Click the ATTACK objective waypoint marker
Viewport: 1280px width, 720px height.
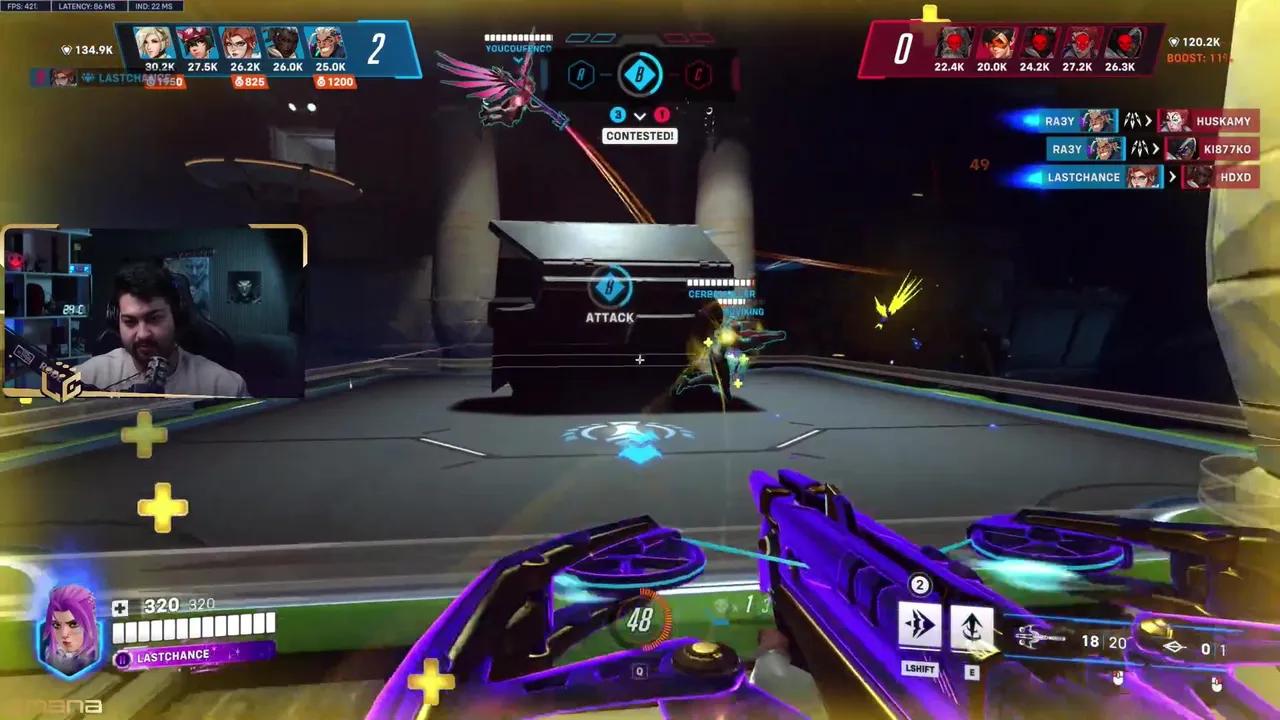(609, 294)
